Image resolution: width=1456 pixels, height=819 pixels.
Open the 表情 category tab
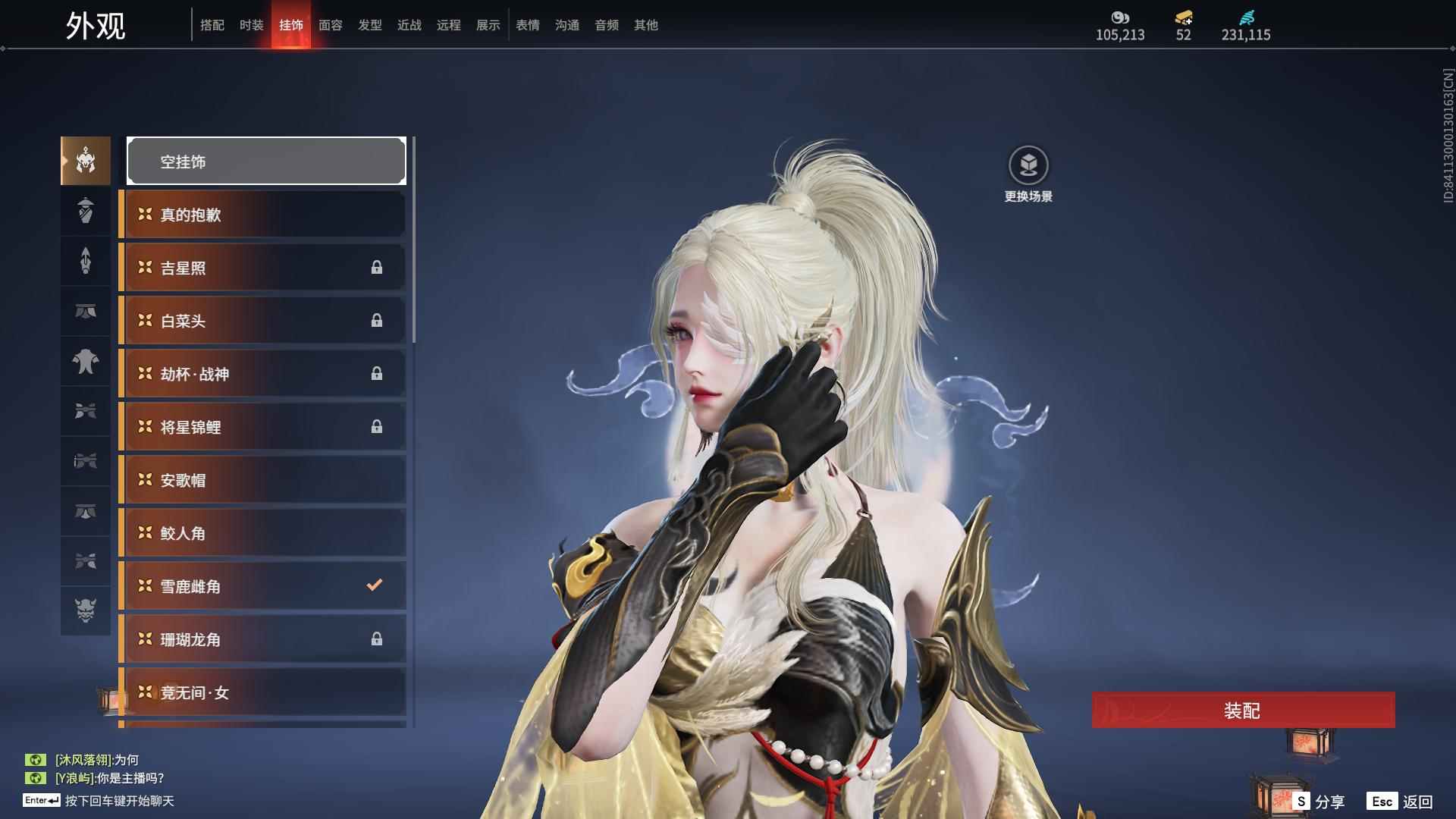click(x=527, y=25)
